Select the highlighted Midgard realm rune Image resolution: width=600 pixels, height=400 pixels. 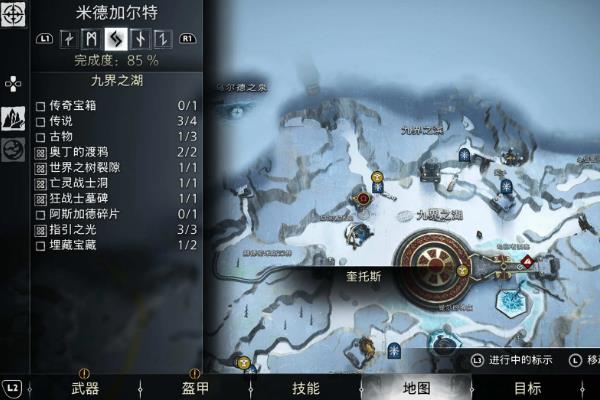pyautogui.click(x=116, y=40)
